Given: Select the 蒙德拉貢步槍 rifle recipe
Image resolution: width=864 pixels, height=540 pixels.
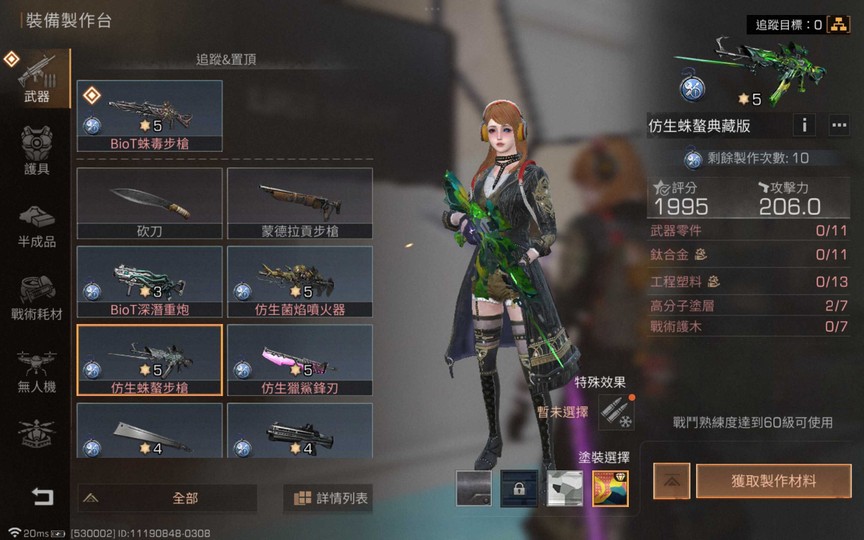Looking at the screenshot, I should point(300,203).
